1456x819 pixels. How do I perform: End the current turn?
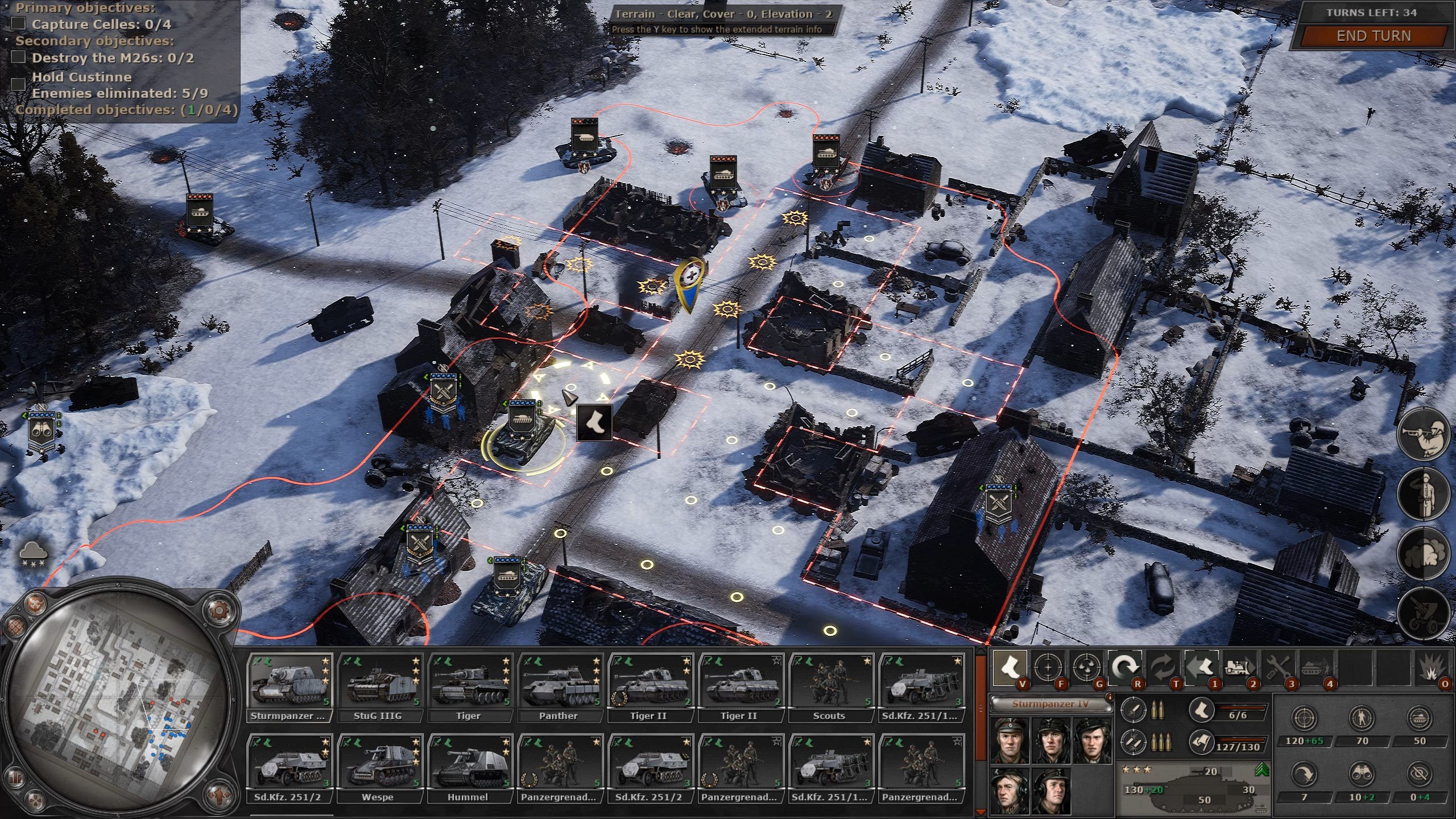pyautogui.click(x=1373, y=36)
